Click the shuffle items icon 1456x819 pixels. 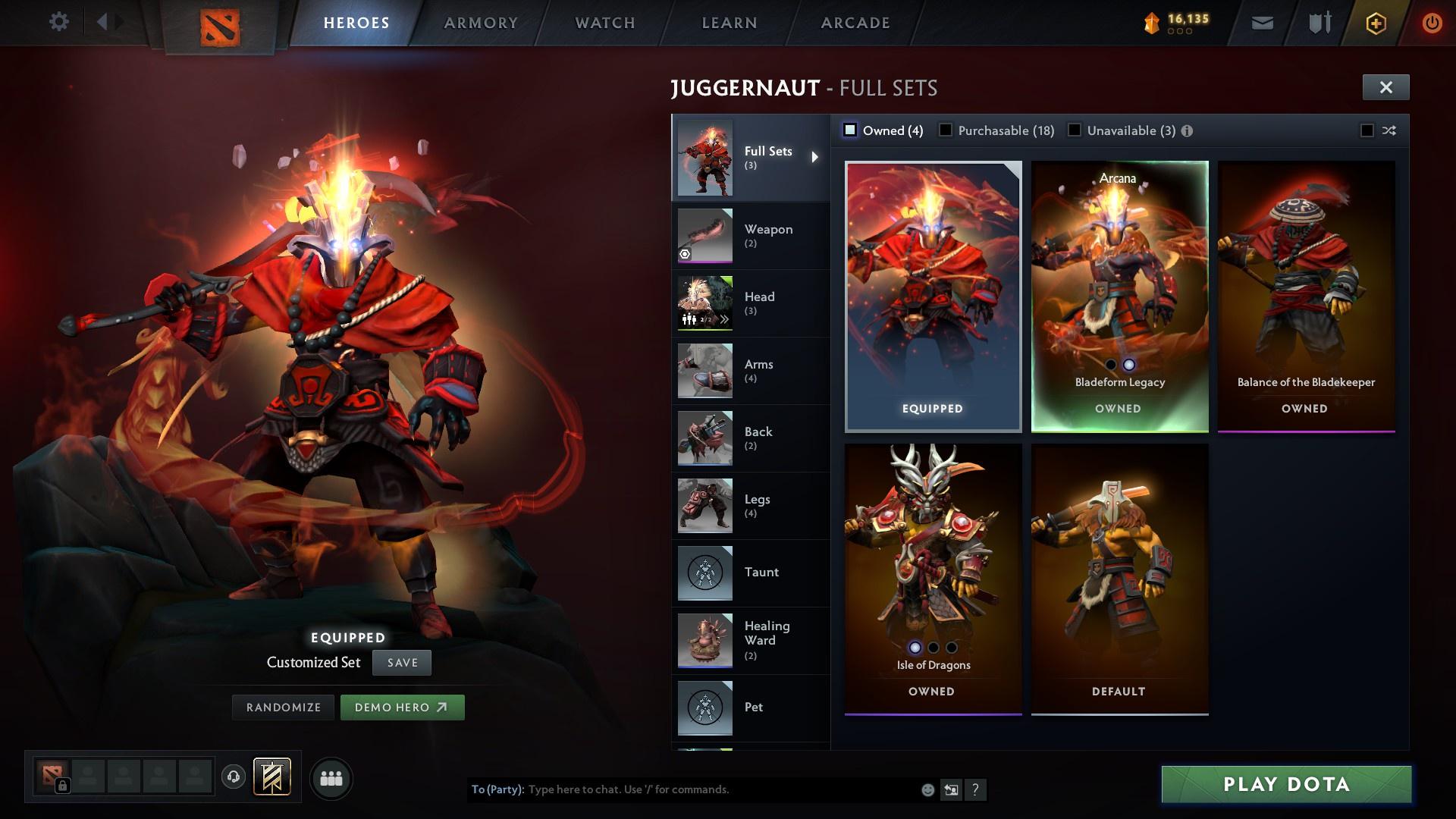click(x=1389, y=130)
